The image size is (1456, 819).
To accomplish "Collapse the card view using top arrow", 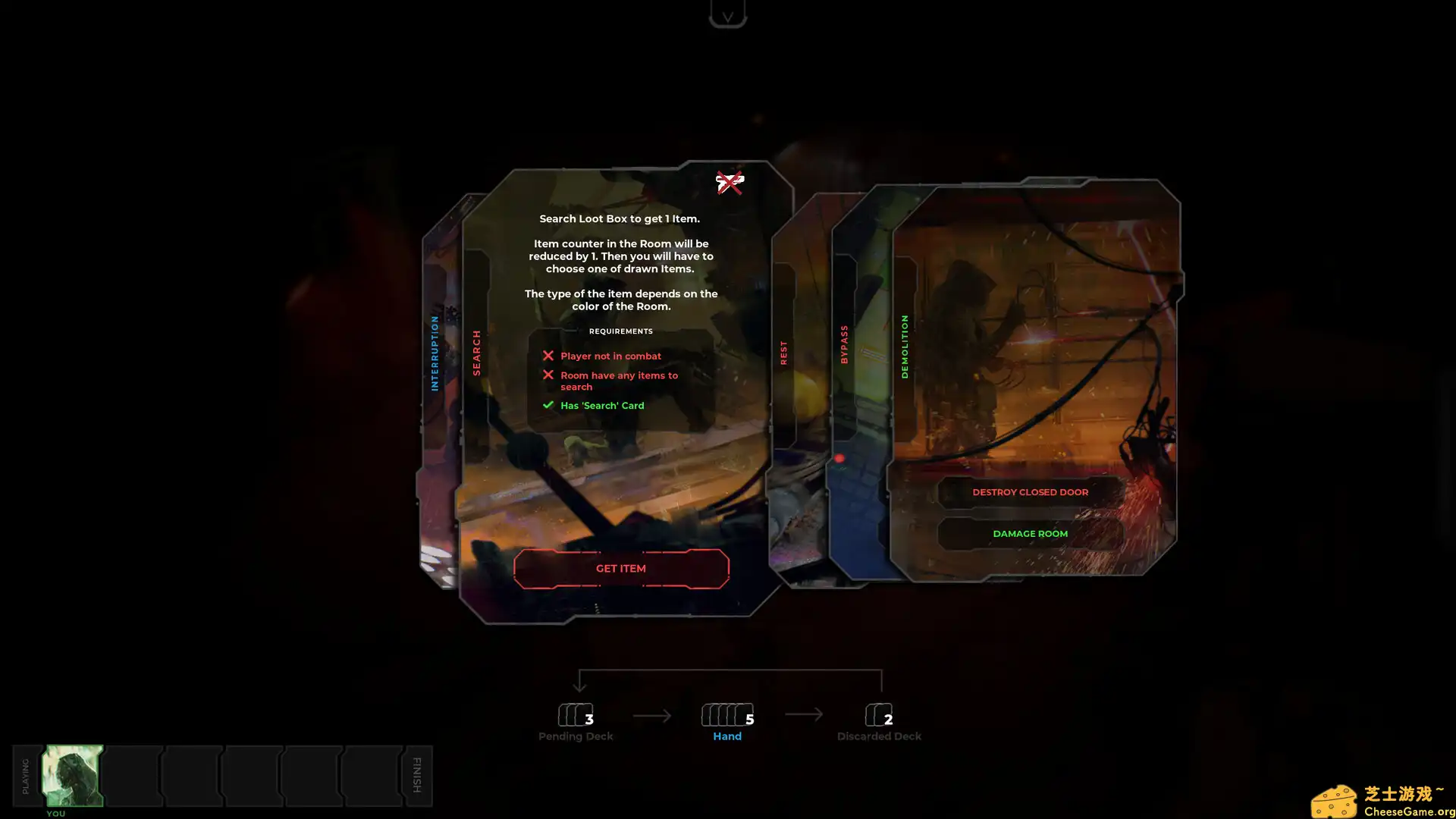I will click(727, 15).
